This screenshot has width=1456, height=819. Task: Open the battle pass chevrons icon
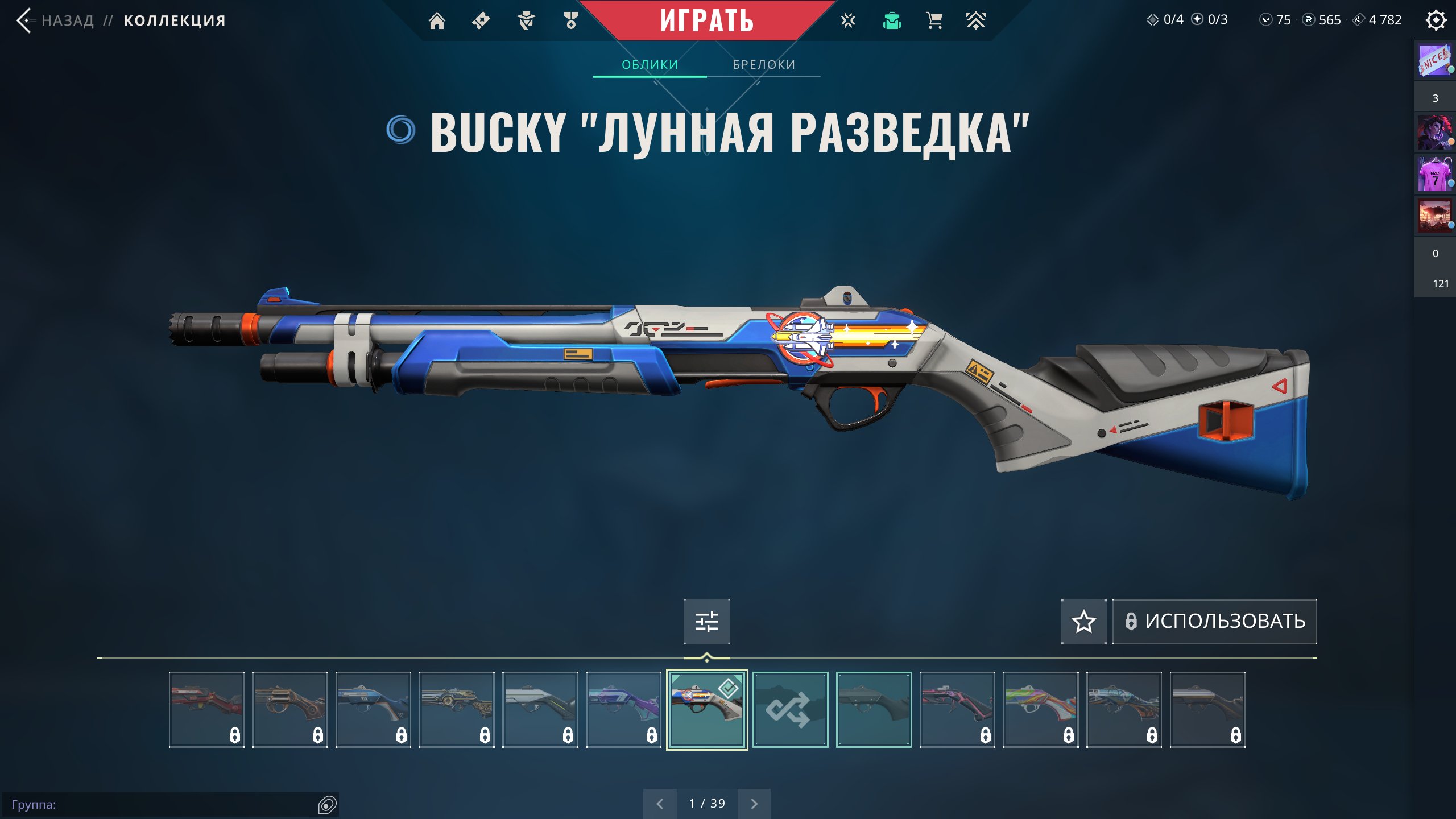(x=975, y=21)
